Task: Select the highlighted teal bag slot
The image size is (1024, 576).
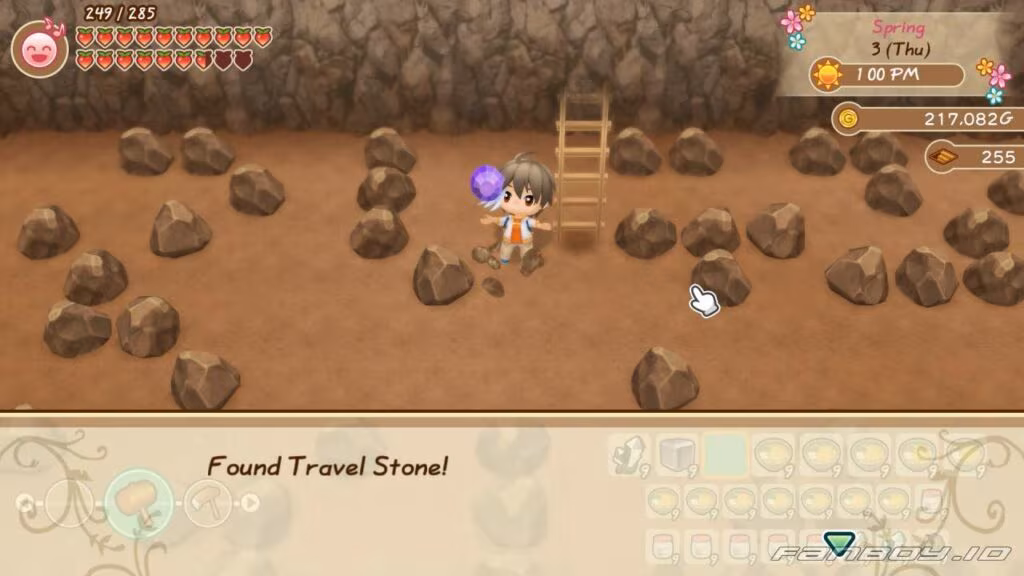Action: pyautogui.click(x=725, y=455)
